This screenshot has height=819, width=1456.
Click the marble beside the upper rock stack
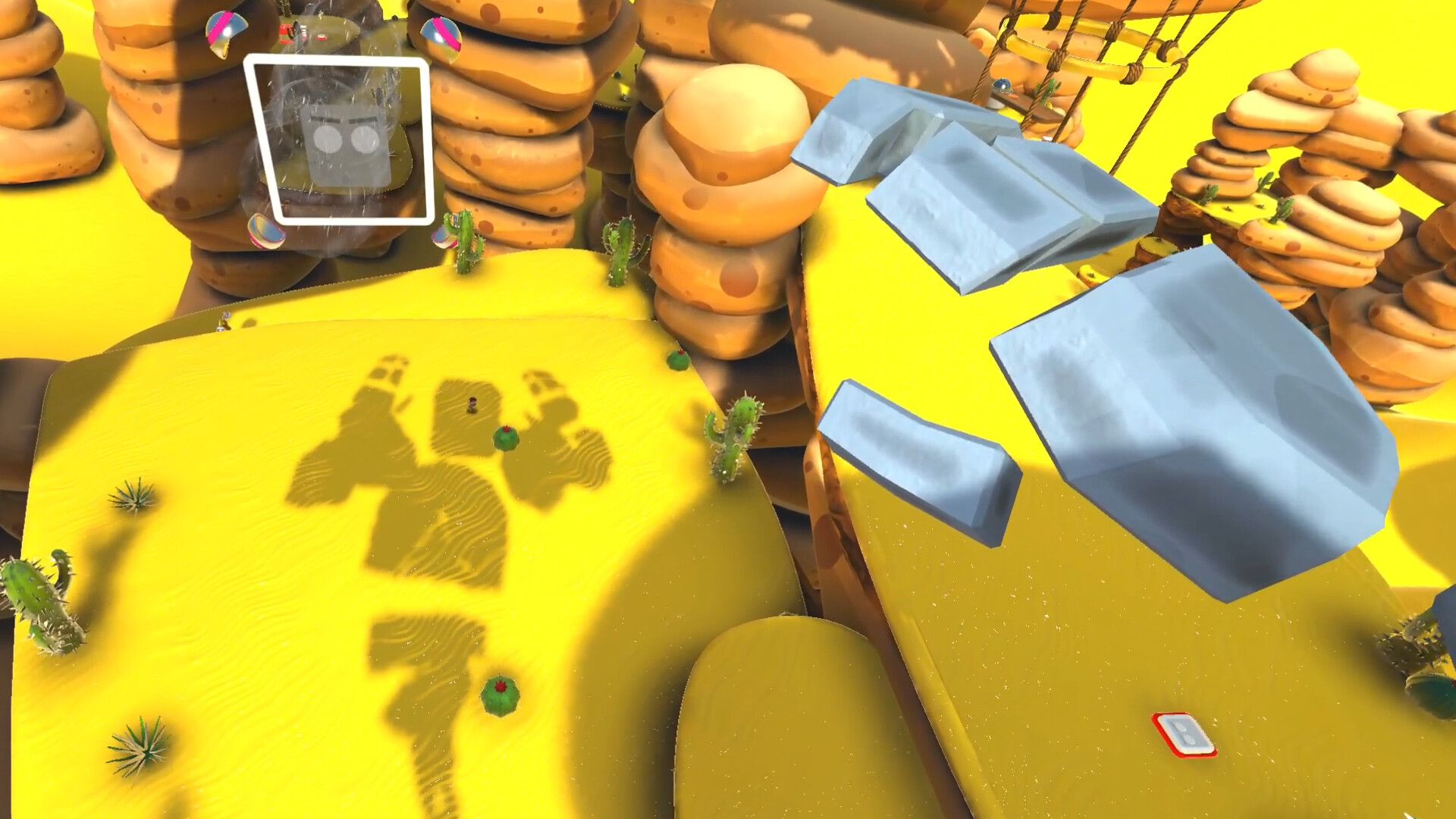pos(443,38)
